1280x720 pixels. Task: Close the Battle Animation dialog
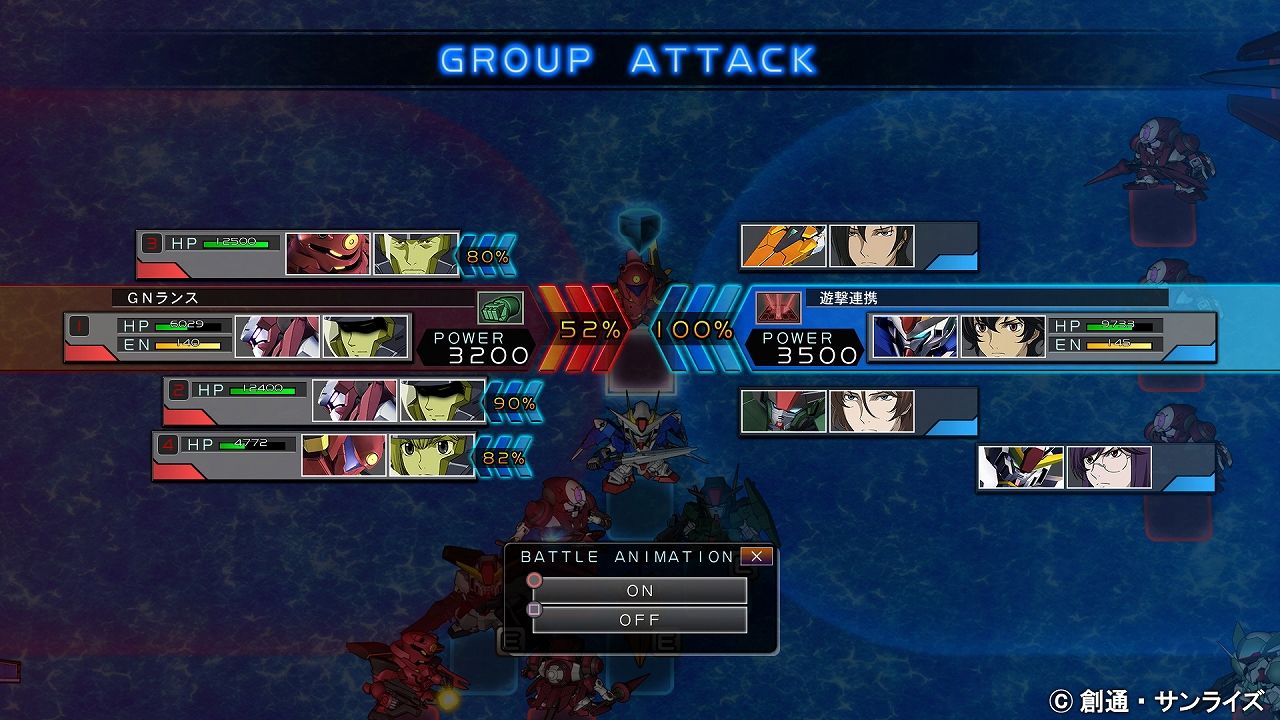pos(757,556)
